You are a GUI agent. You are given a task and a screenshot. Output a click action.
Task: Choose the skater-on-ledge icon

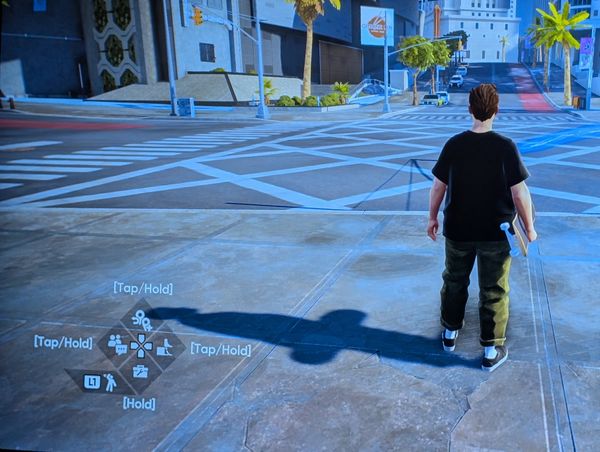(x=165, y=347)
